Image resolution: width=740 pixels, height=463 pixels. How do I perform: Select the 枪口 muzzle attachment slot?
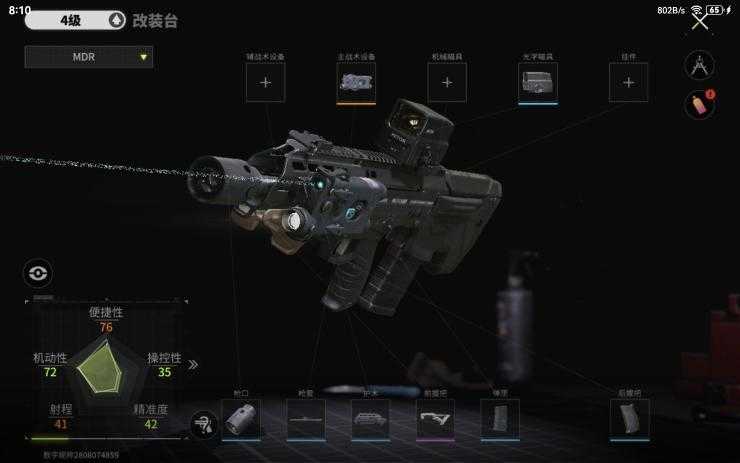click(x=240, y=420)
